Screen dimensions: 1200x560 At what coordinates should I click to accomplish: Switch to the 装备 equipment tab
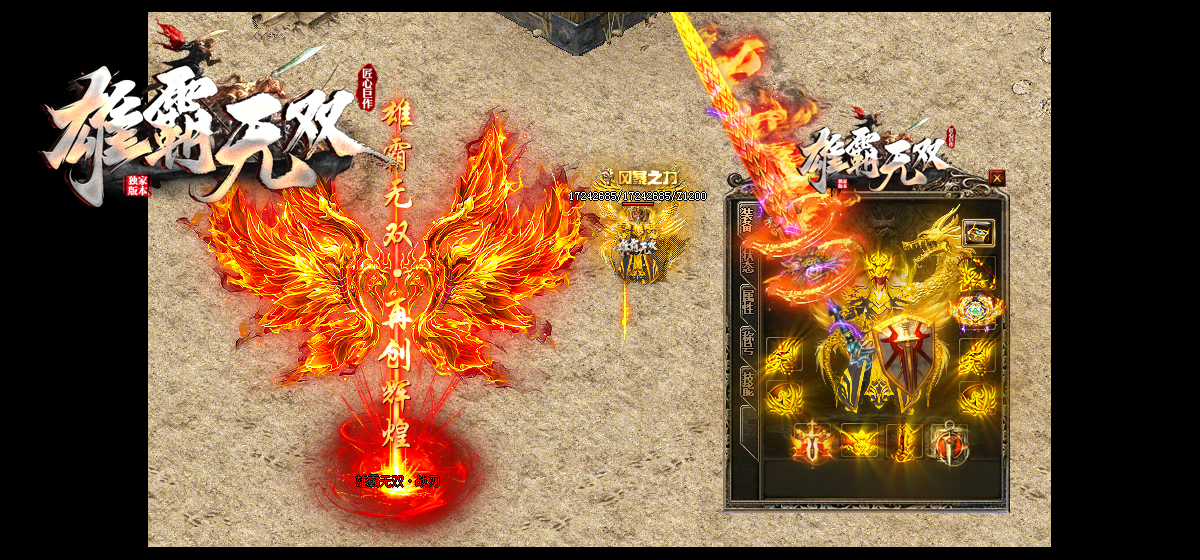(x=746, y=221)
